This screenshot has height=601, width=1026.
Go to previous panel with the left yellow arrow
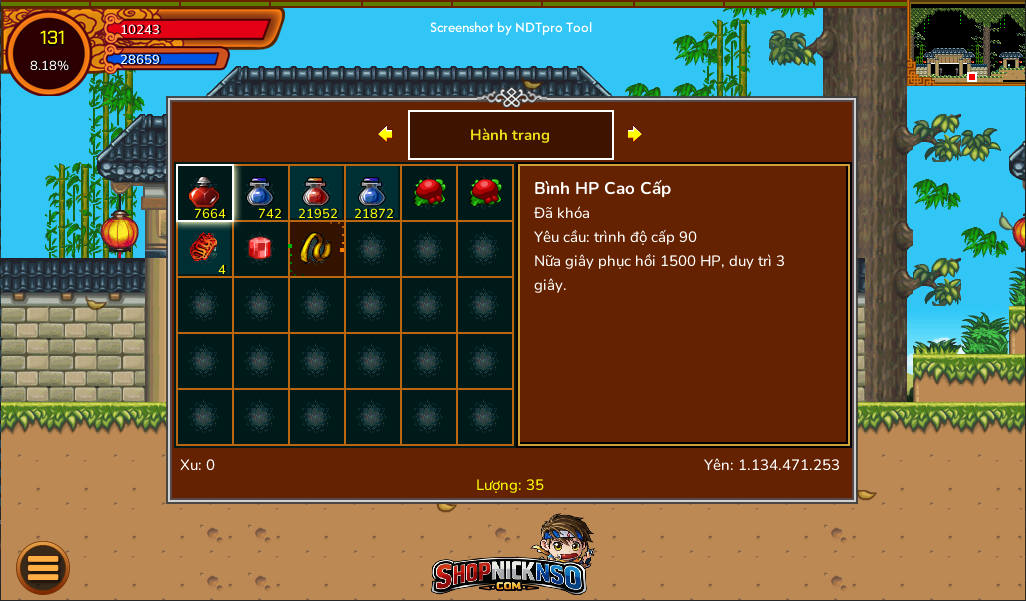pos(385,134)
